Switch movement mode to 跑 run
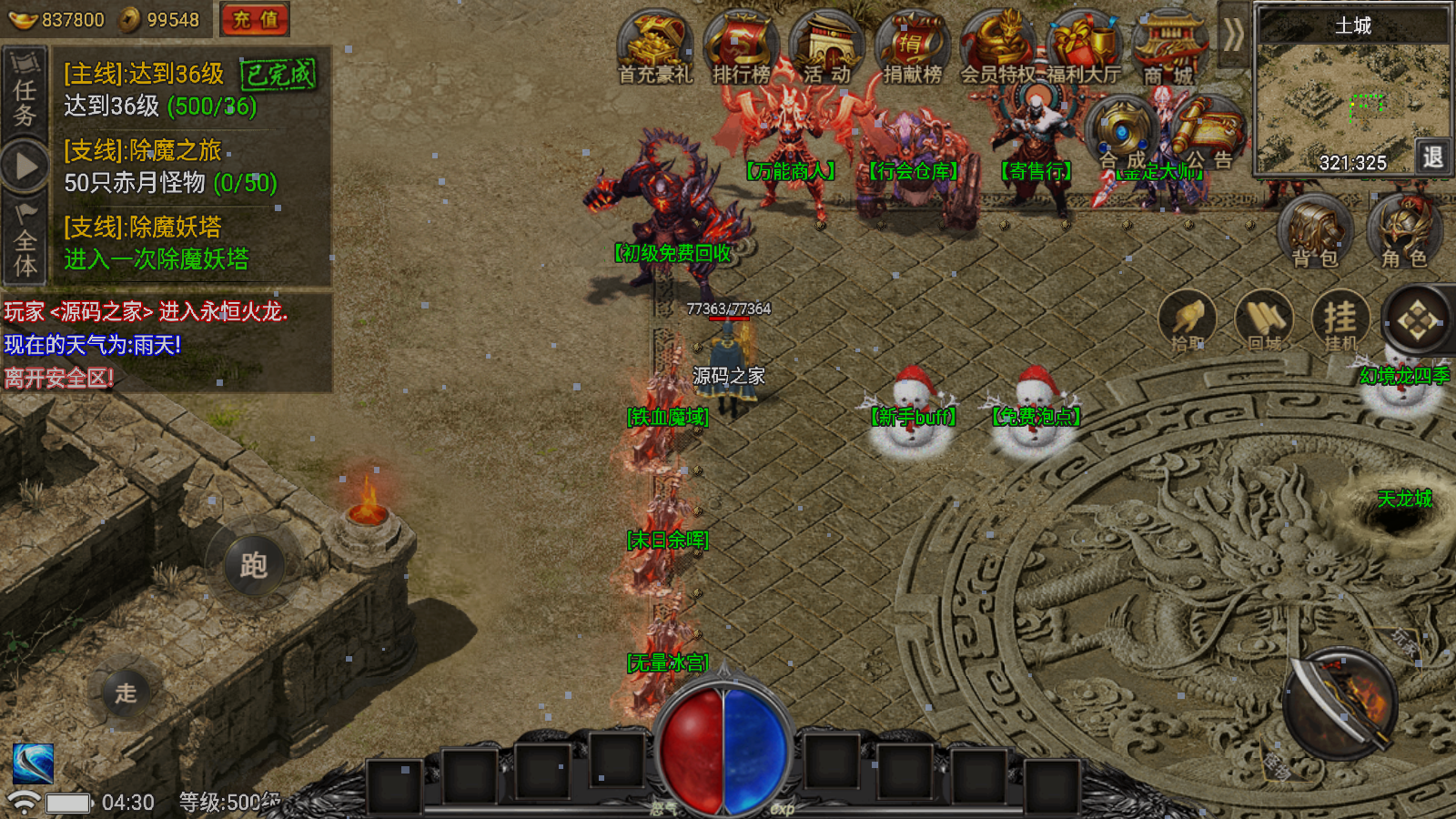1456x819 pixels. [x=253, y=565]
